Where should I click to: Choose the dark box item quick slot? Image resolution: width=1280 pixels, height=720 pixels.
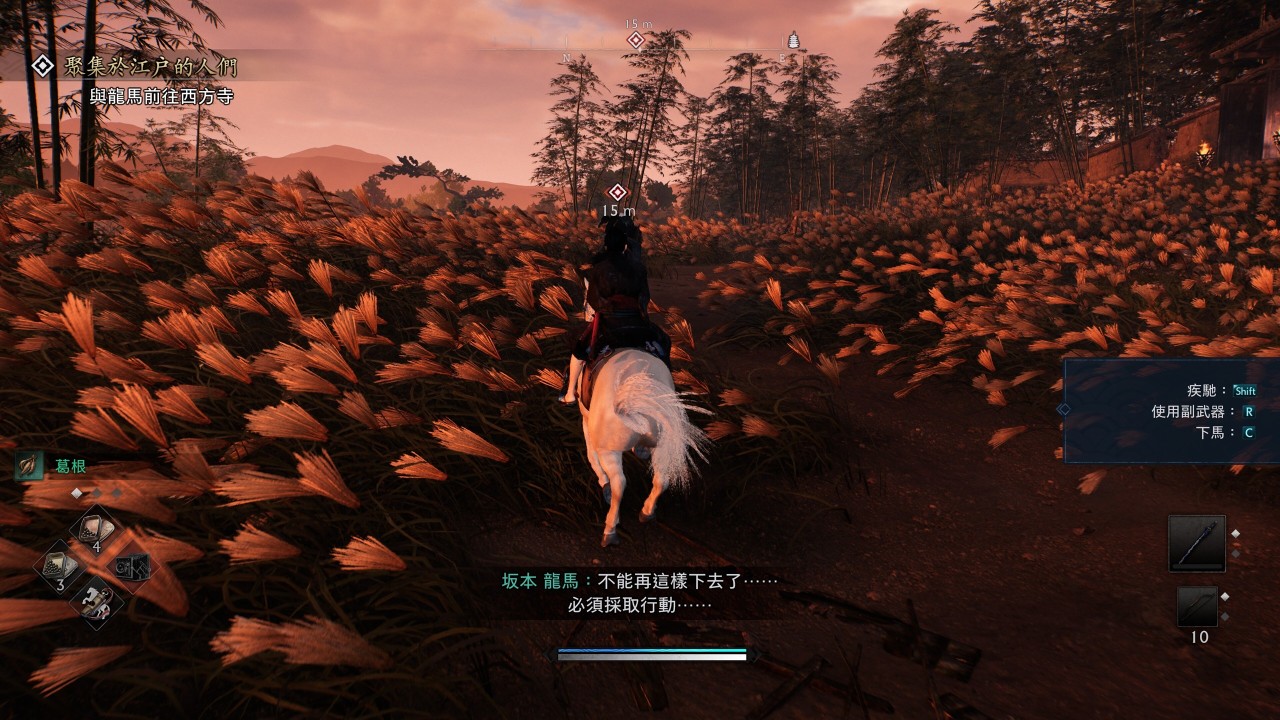pos(132,566)
